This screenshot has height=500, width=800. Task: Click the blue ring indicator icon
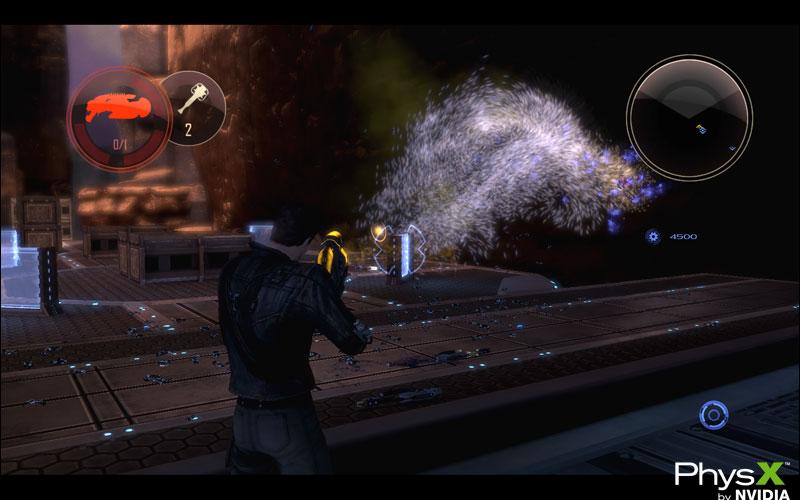(713, 413)
